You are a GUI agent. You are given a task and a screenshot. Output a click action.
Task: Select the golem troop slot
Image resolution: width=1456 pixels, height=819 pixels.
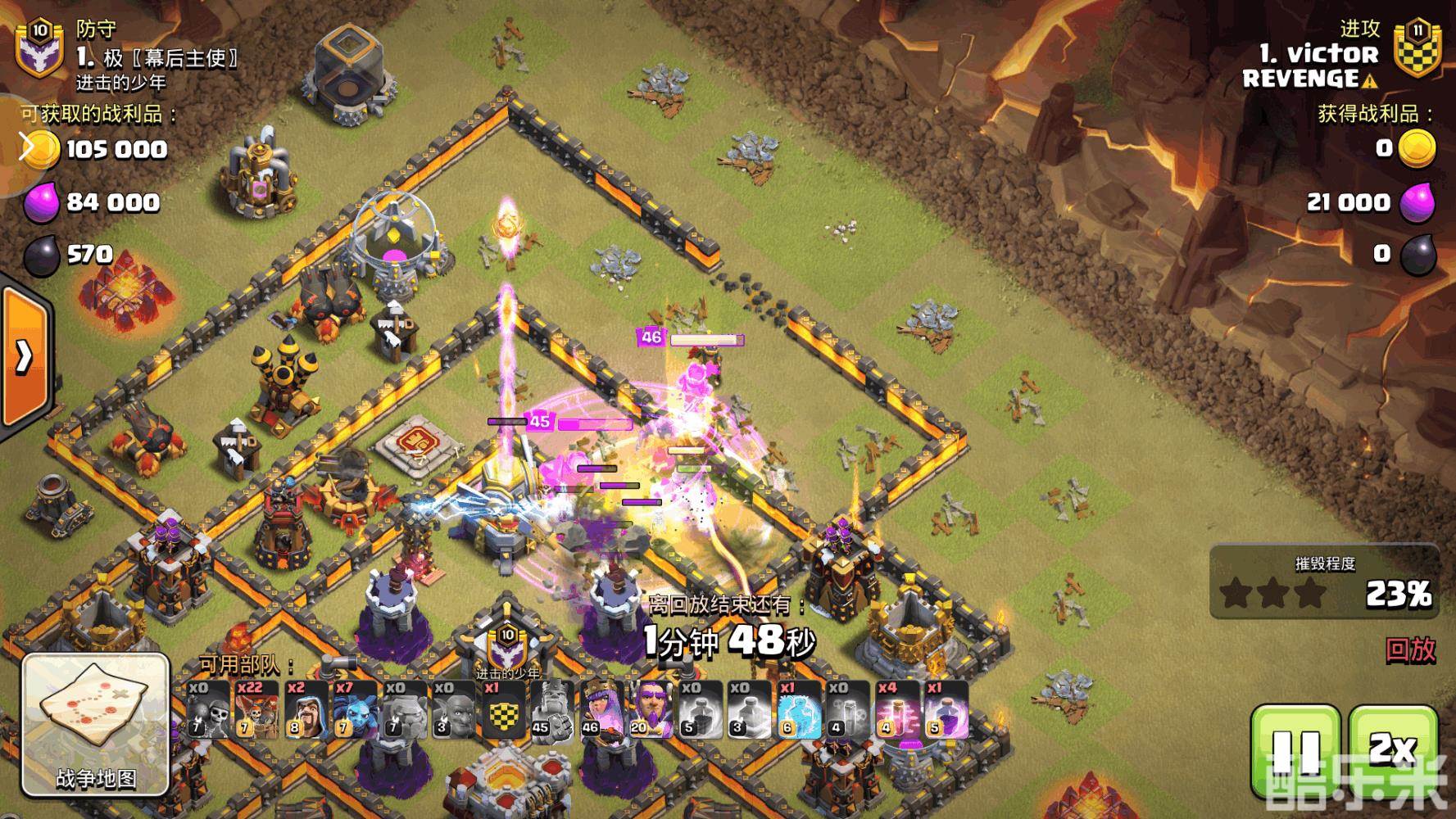403,709
